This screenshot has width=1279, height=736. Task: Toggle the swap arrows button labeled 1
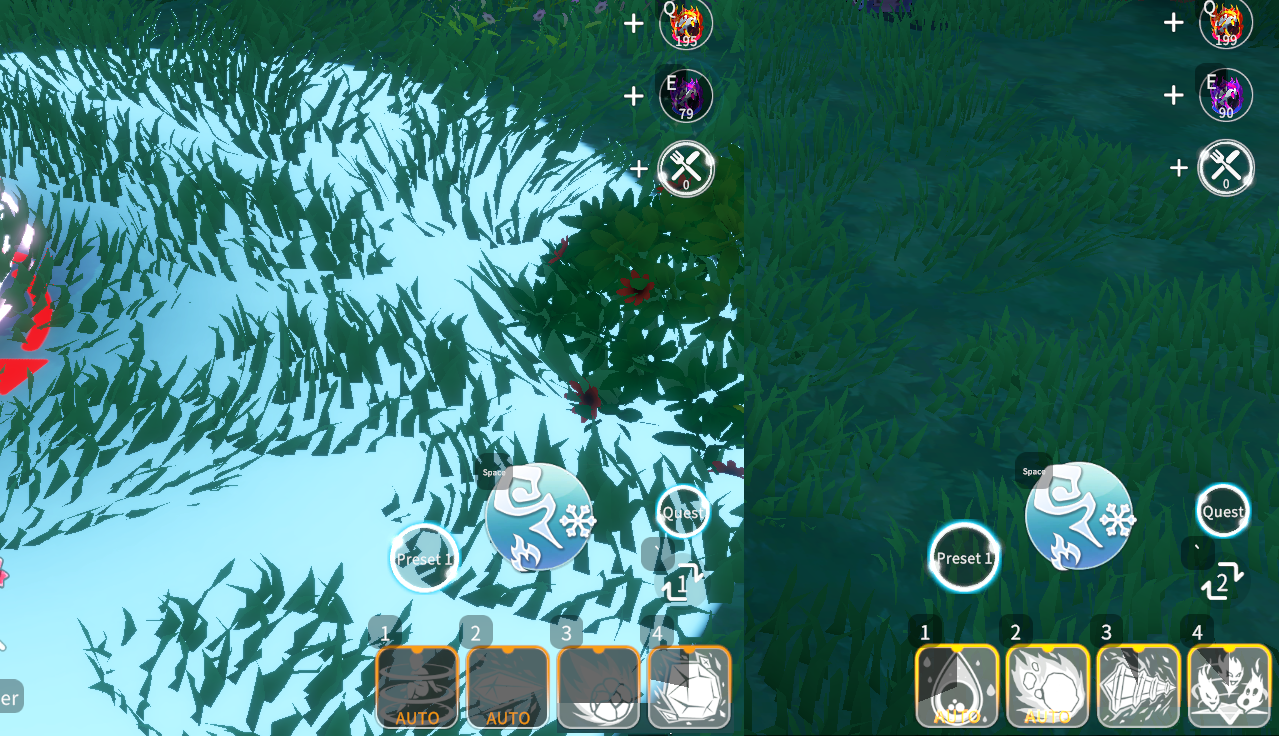pyautogui.click(x=683, y=582)
